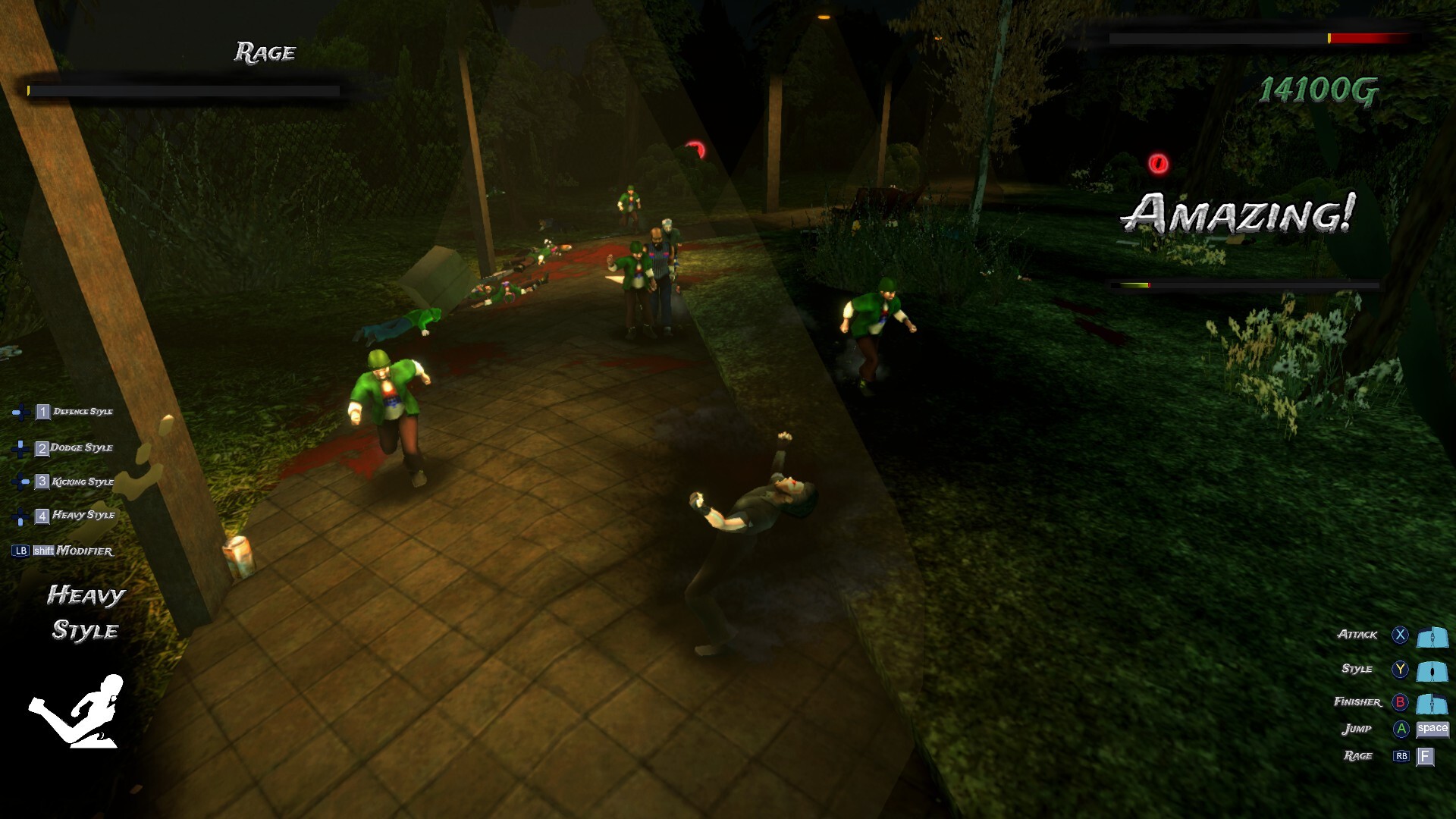Click the right mouse button icon beside Finisher
The height and width of the screenshot is (819, 1456).
tap(1432, 704)
